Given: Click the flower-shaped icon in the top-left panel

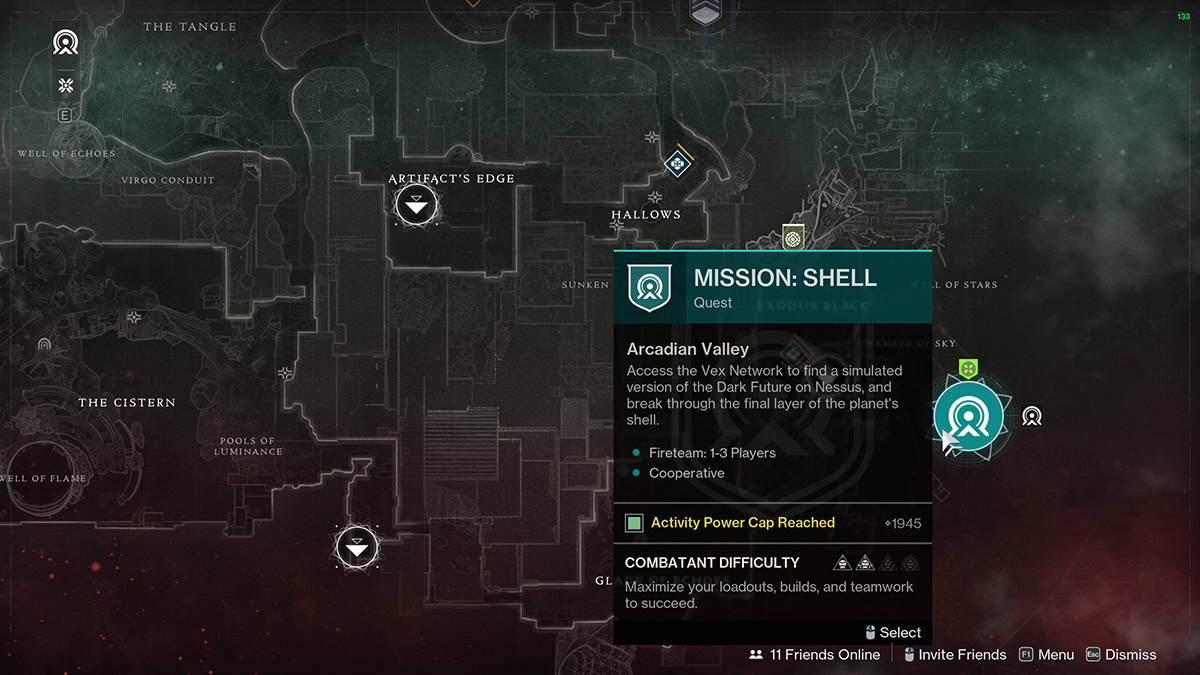Looking at the screenshot, I should click(x=66, y=85).
